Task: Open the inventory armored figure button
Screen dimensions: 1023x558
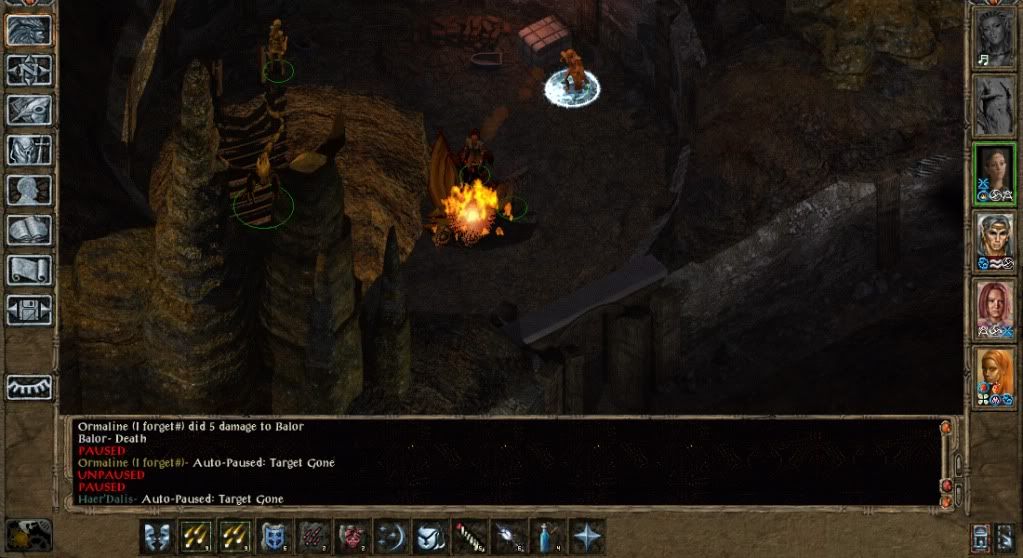Action: click(x=29, y=150)
